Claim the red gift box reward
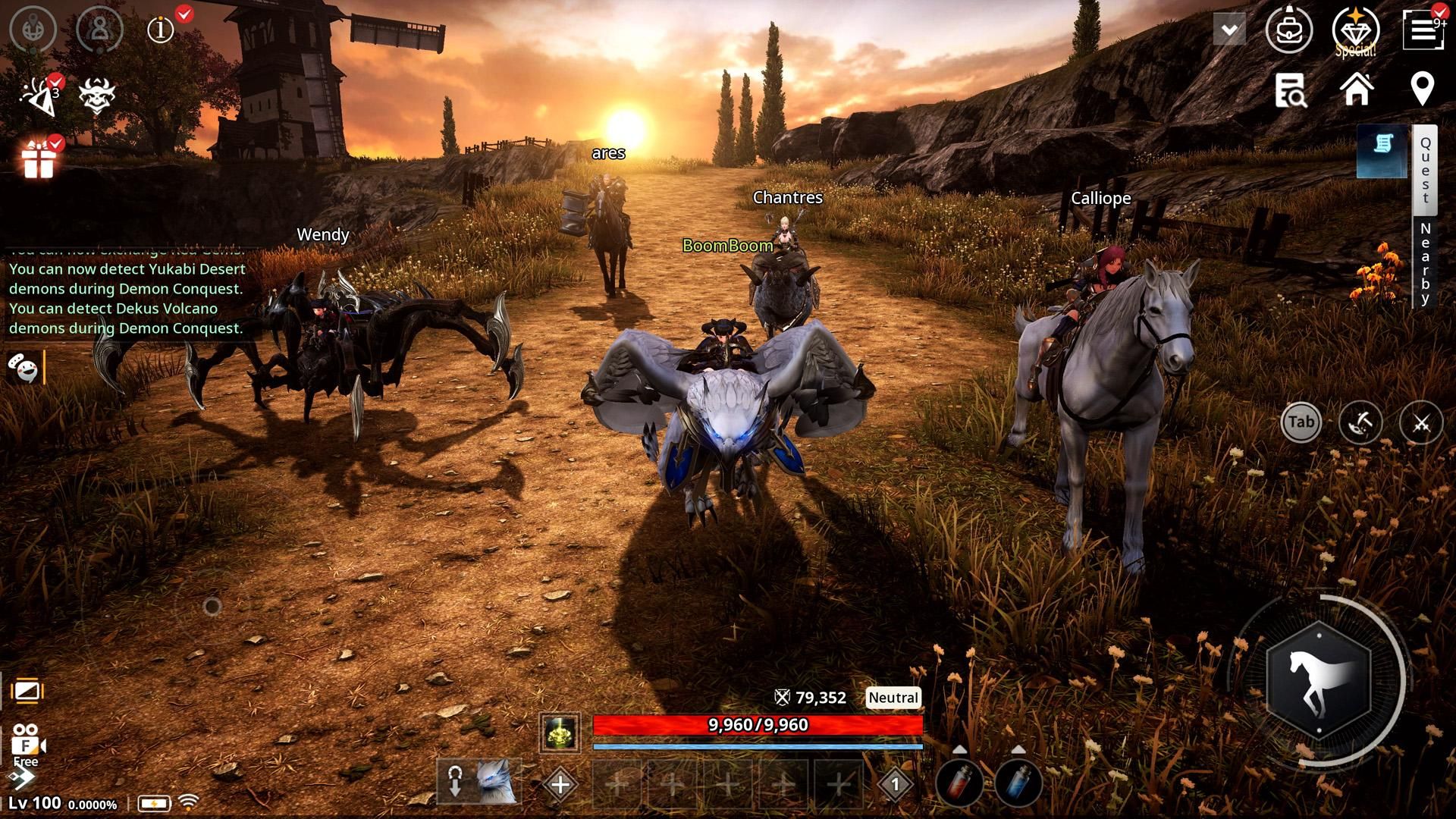 38,161
